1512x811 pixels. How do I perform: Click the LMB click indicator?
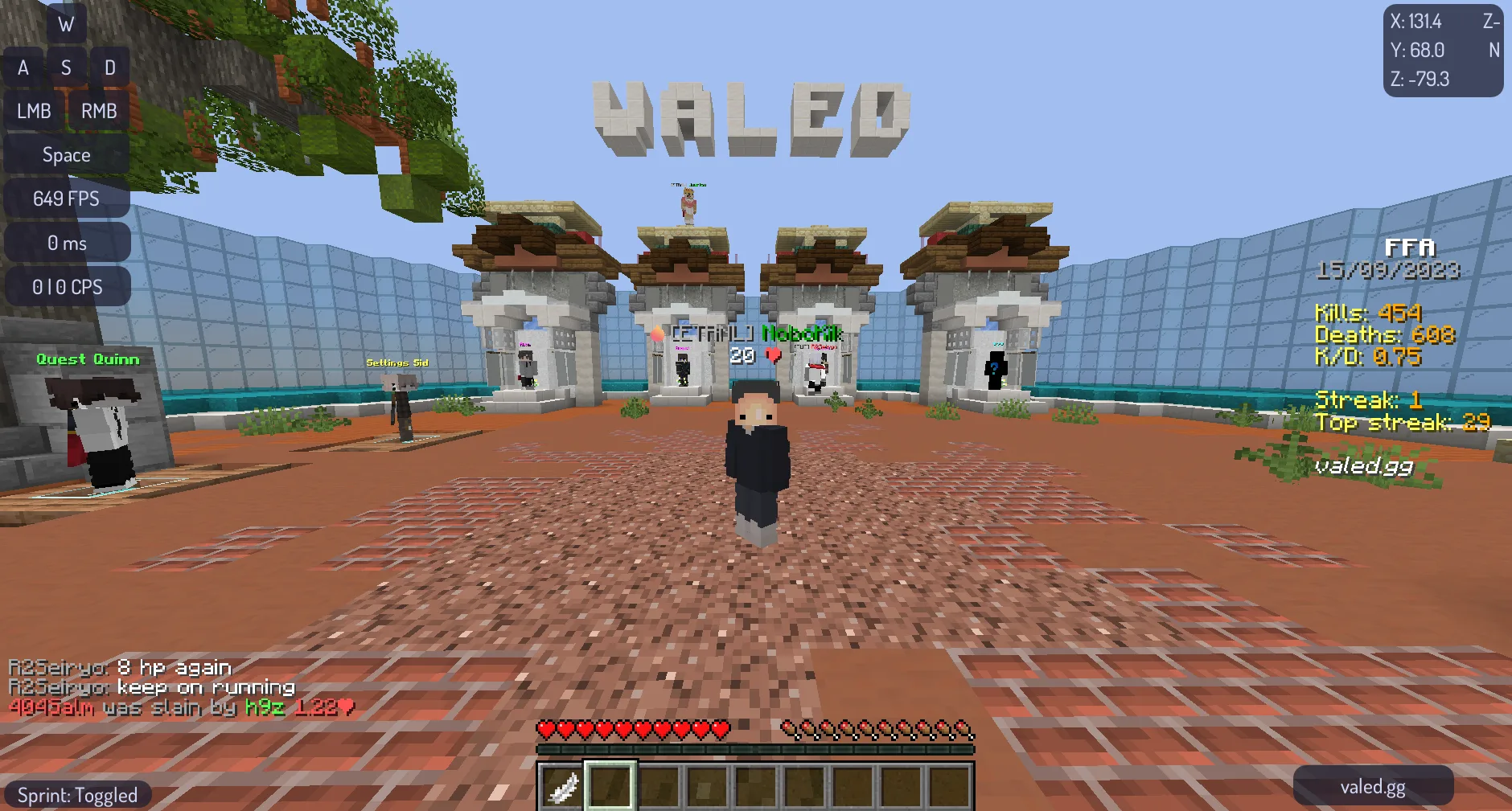(33, 111)
